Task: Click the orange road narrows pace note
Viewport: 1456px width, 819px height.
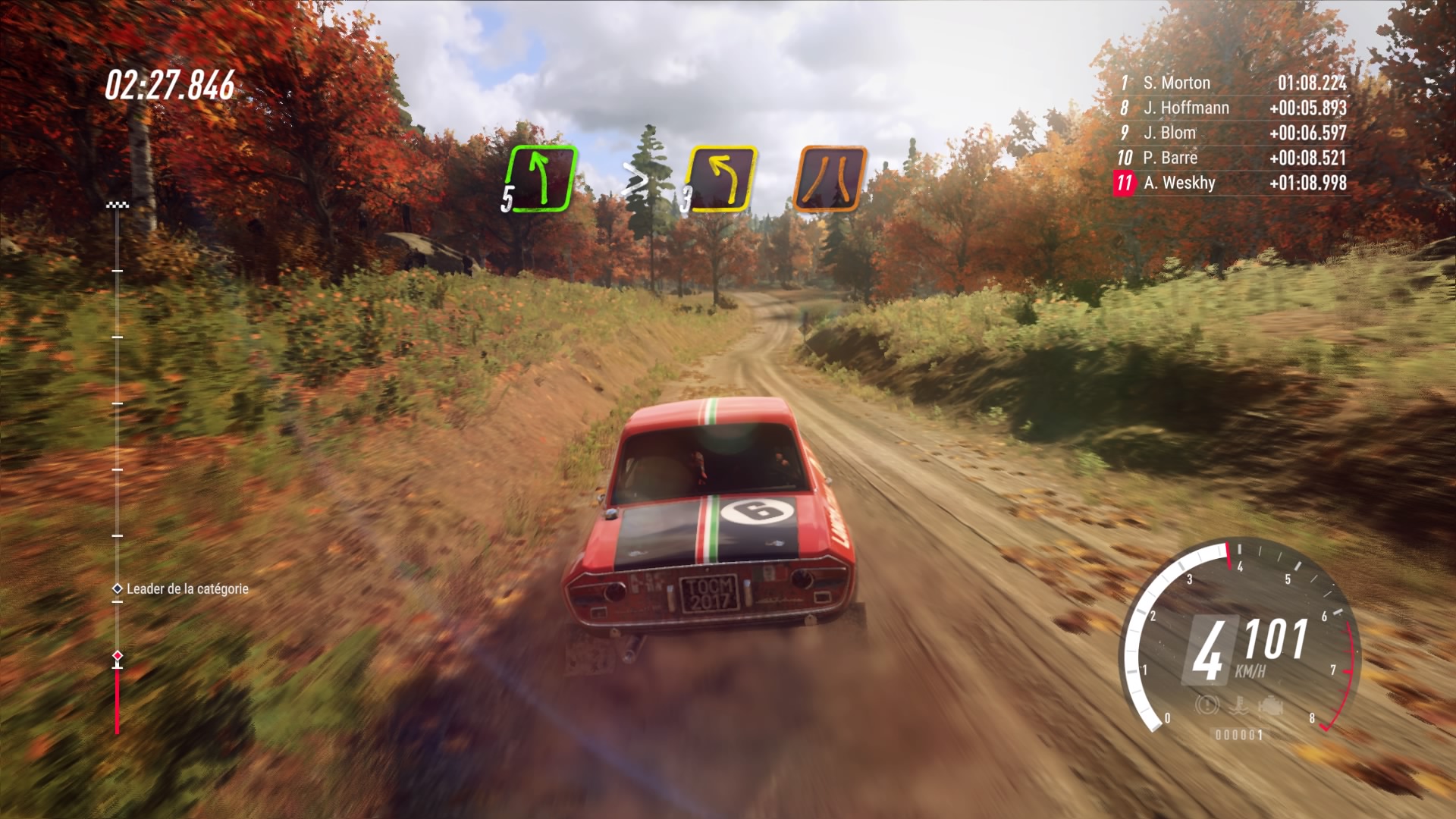Action: point(830,179)
